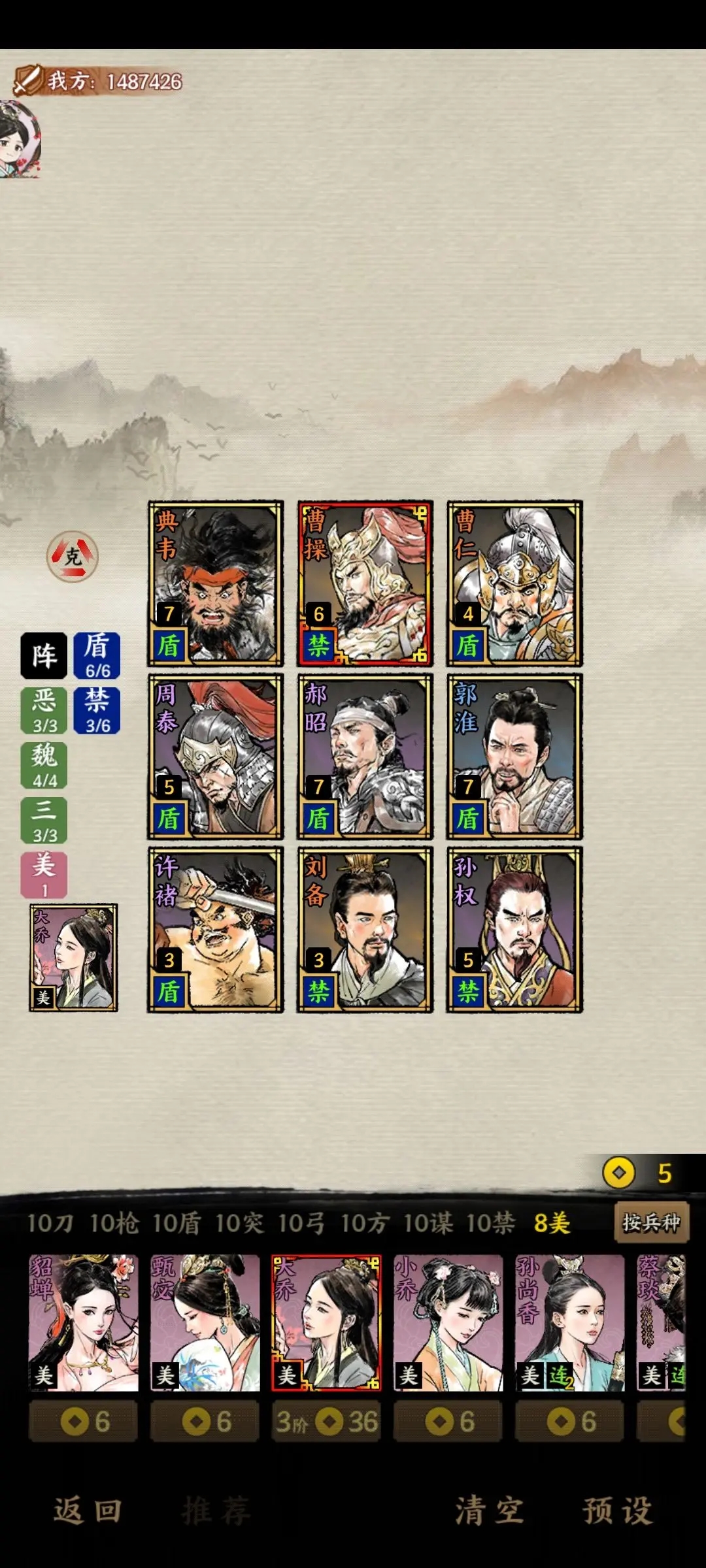Viewport: 706px width, 1568px height.
Task: Clear the formation with 清空
Action: 490,1511
